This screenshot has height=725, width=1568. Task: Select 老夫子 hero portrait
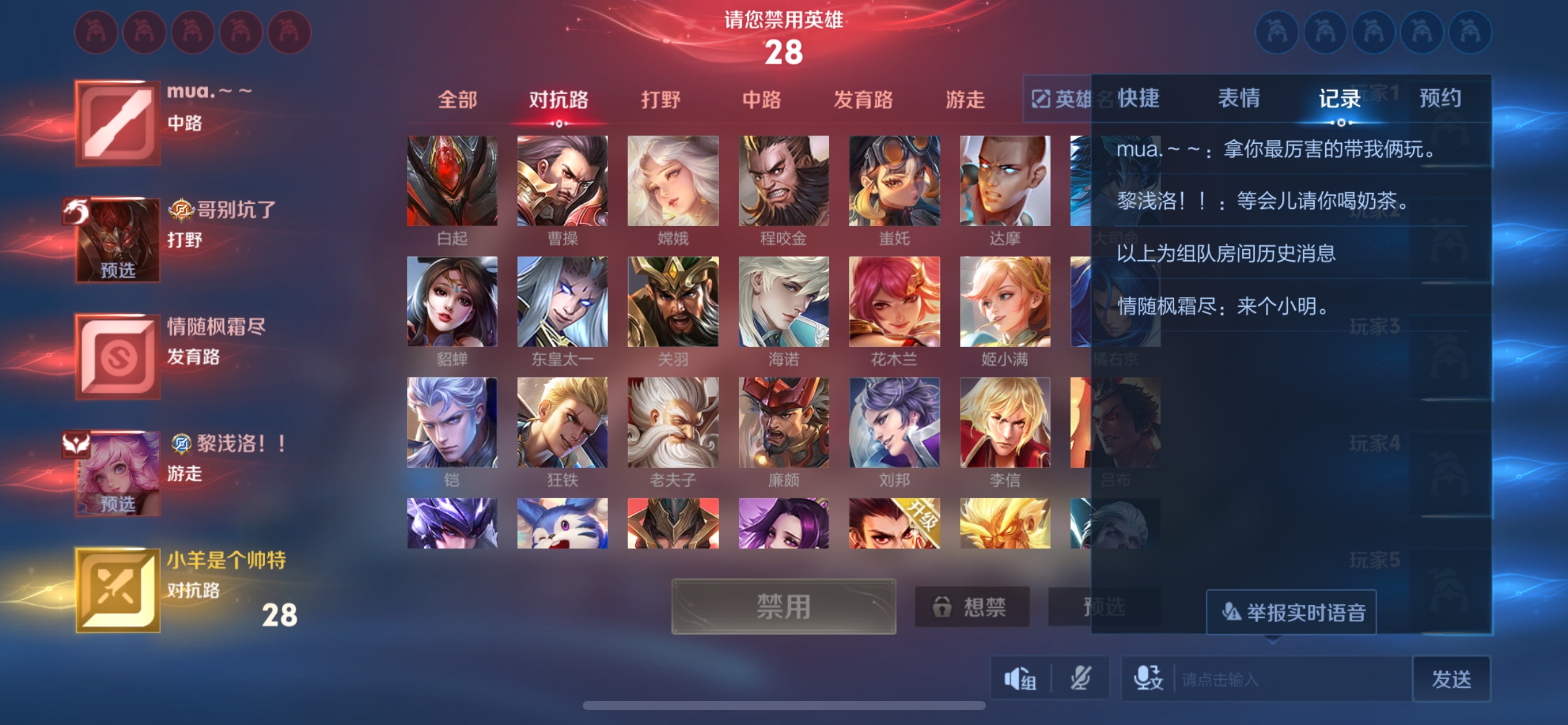point(673,423)
